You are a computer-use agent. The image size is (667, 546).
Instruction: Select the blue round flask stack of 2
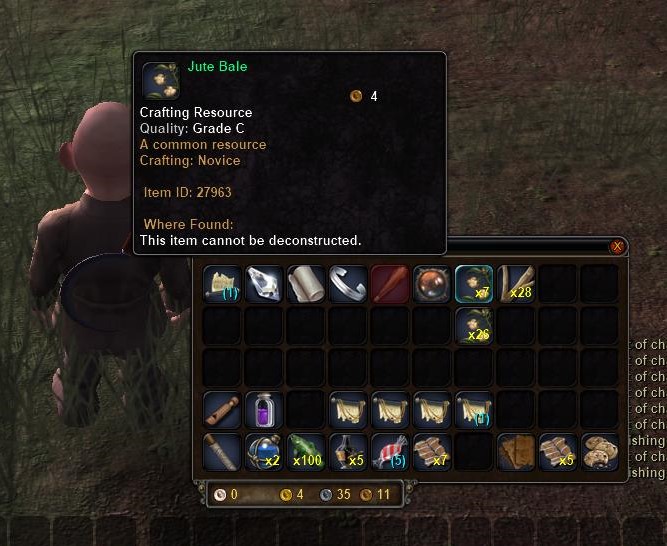(x=264, y=451)
